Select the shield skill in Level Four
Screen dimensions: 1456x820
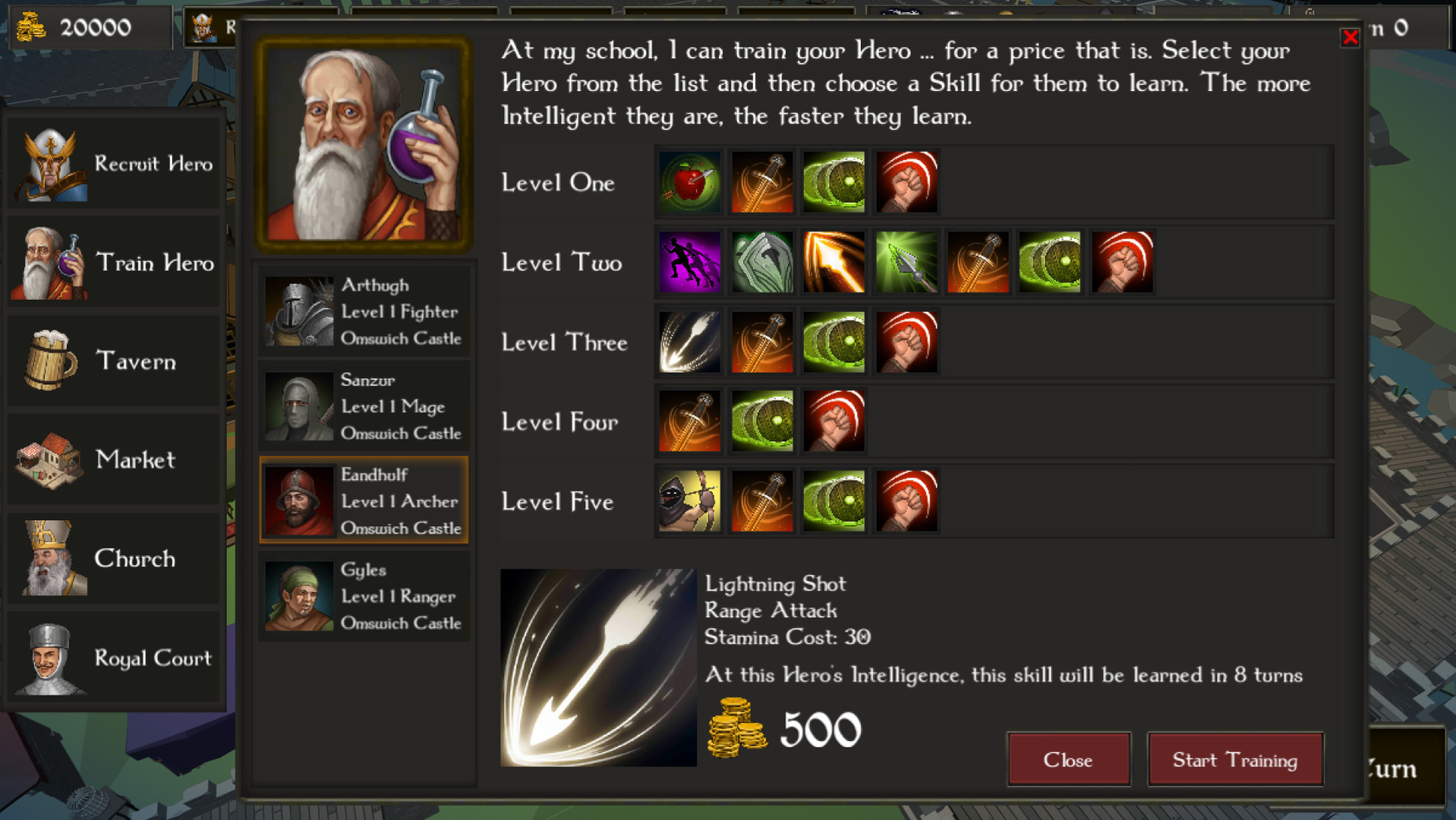[x=760, y=421]
